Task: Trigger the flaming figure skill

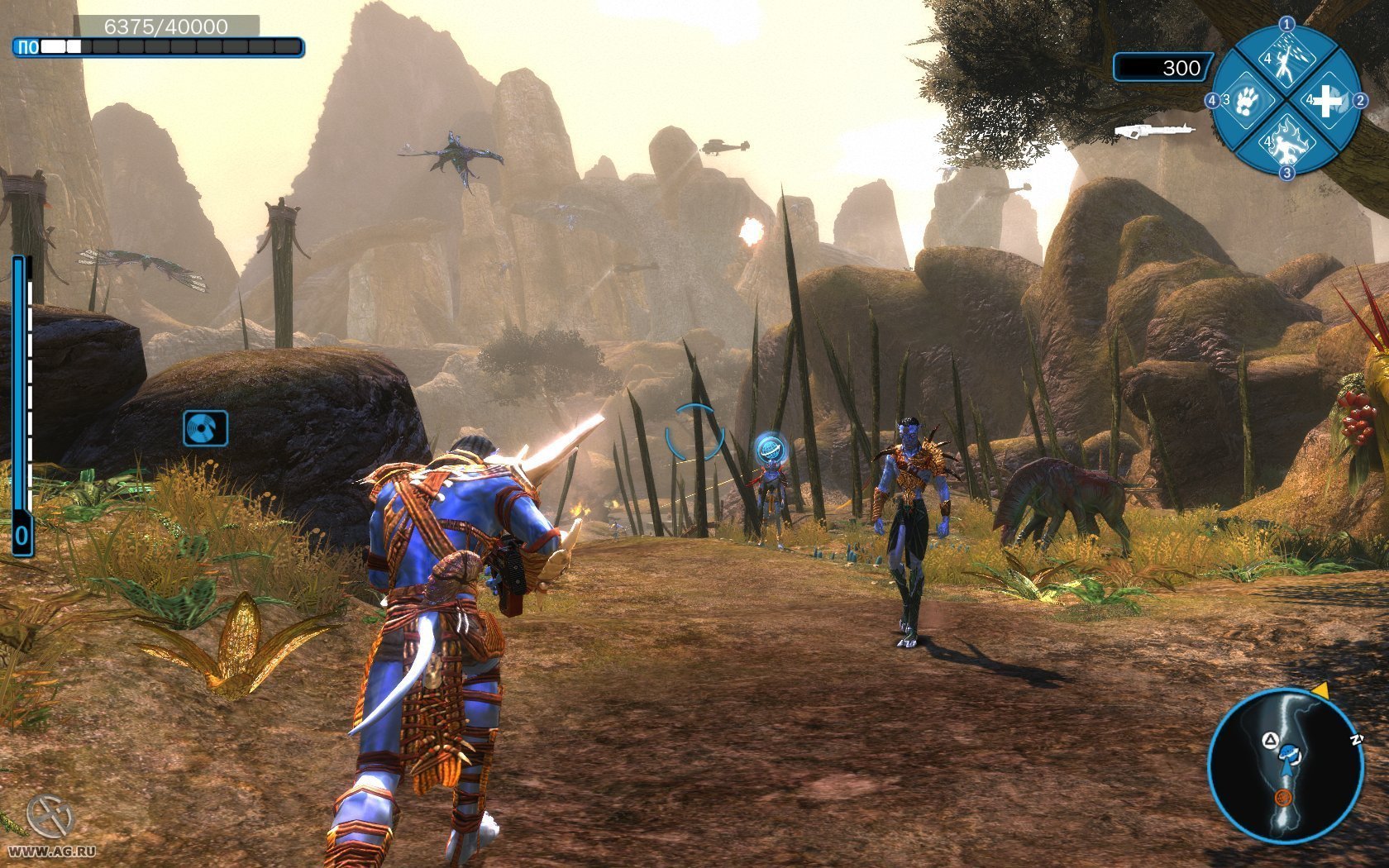Action: (x=1286, y=140)
